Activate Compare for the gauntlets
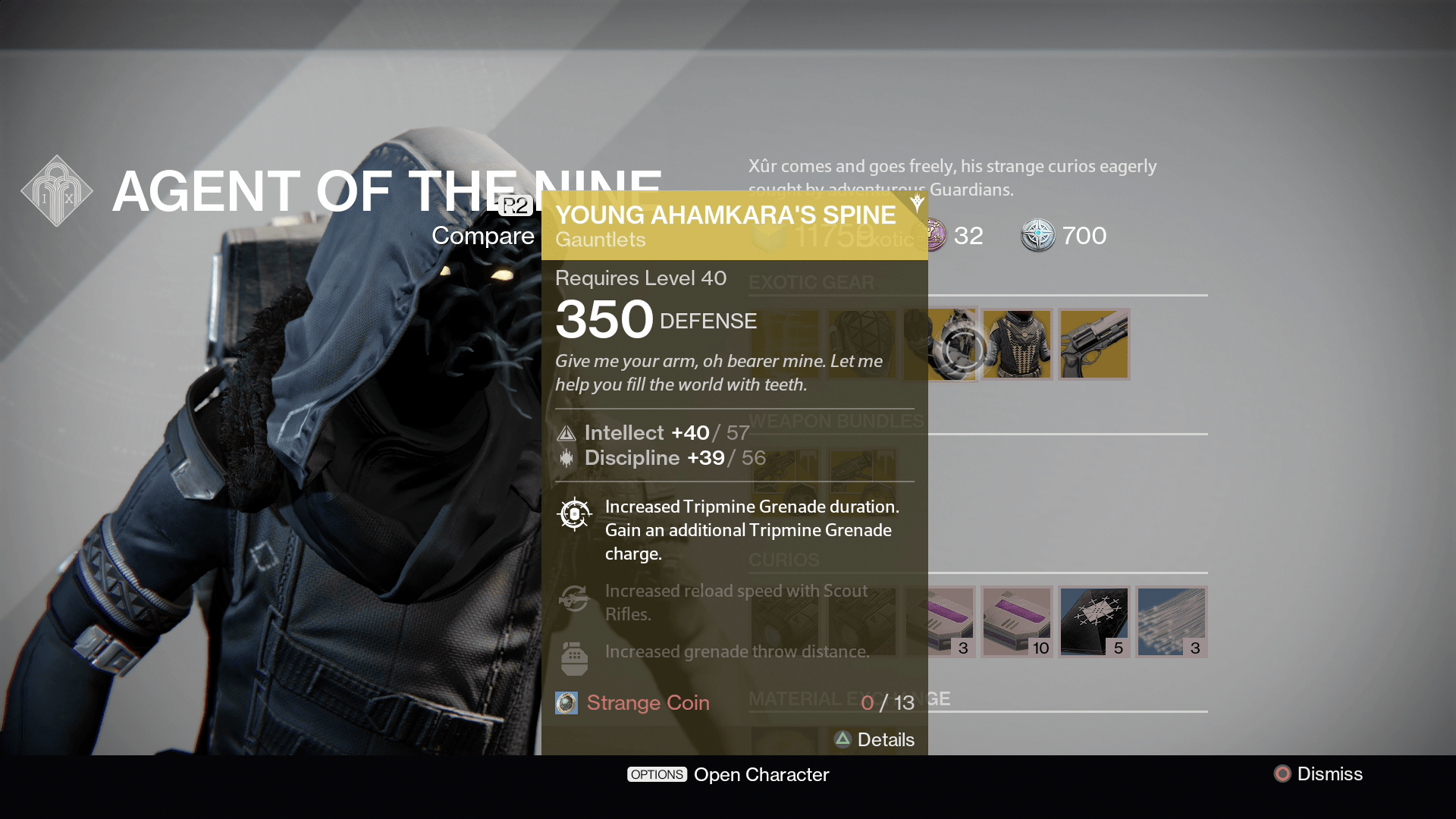Image resolution: width=1456 pixels, height=819 pixels. coord(483,236)
